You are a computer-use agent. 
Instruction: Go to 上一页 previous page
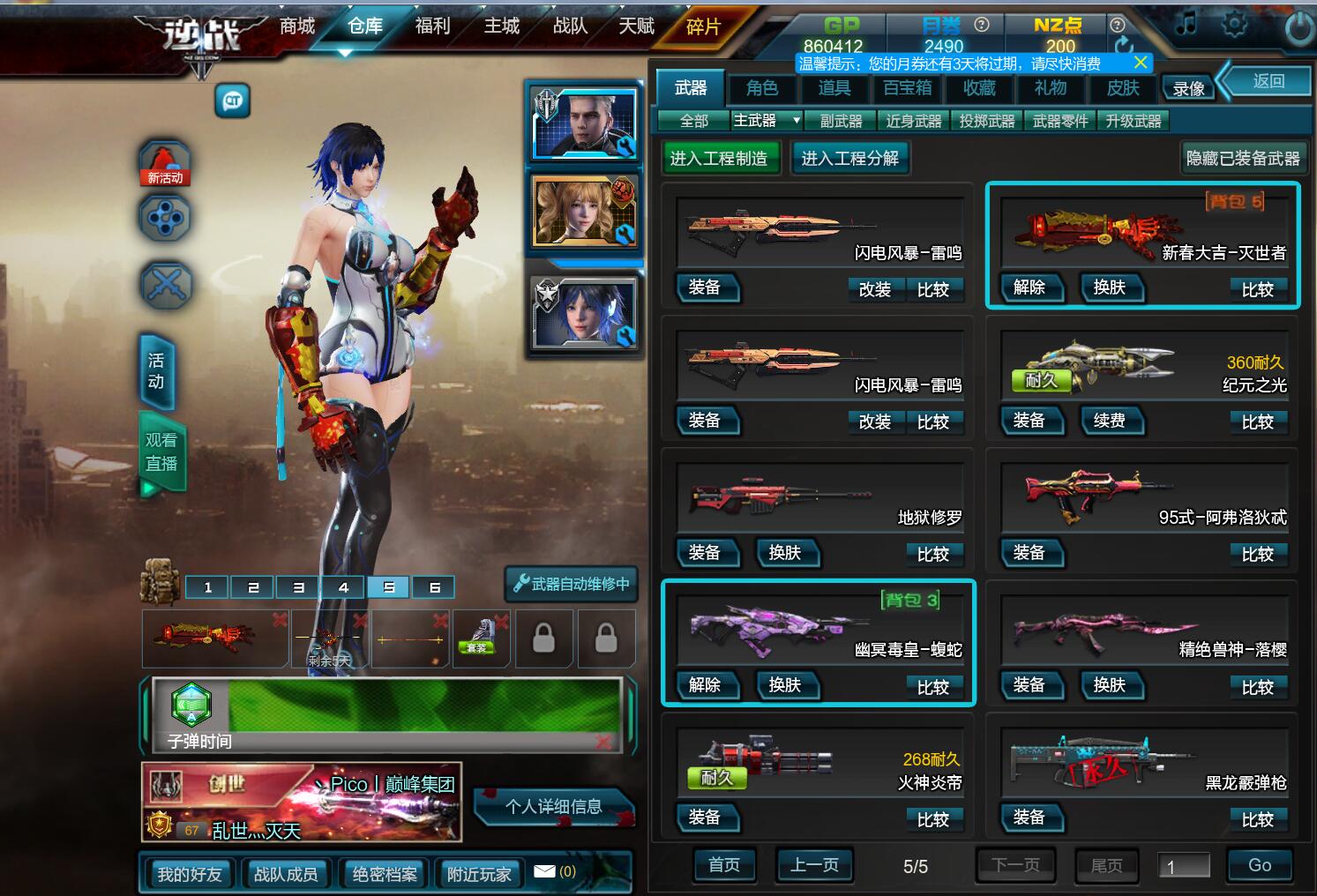click(x=814, y=865)
